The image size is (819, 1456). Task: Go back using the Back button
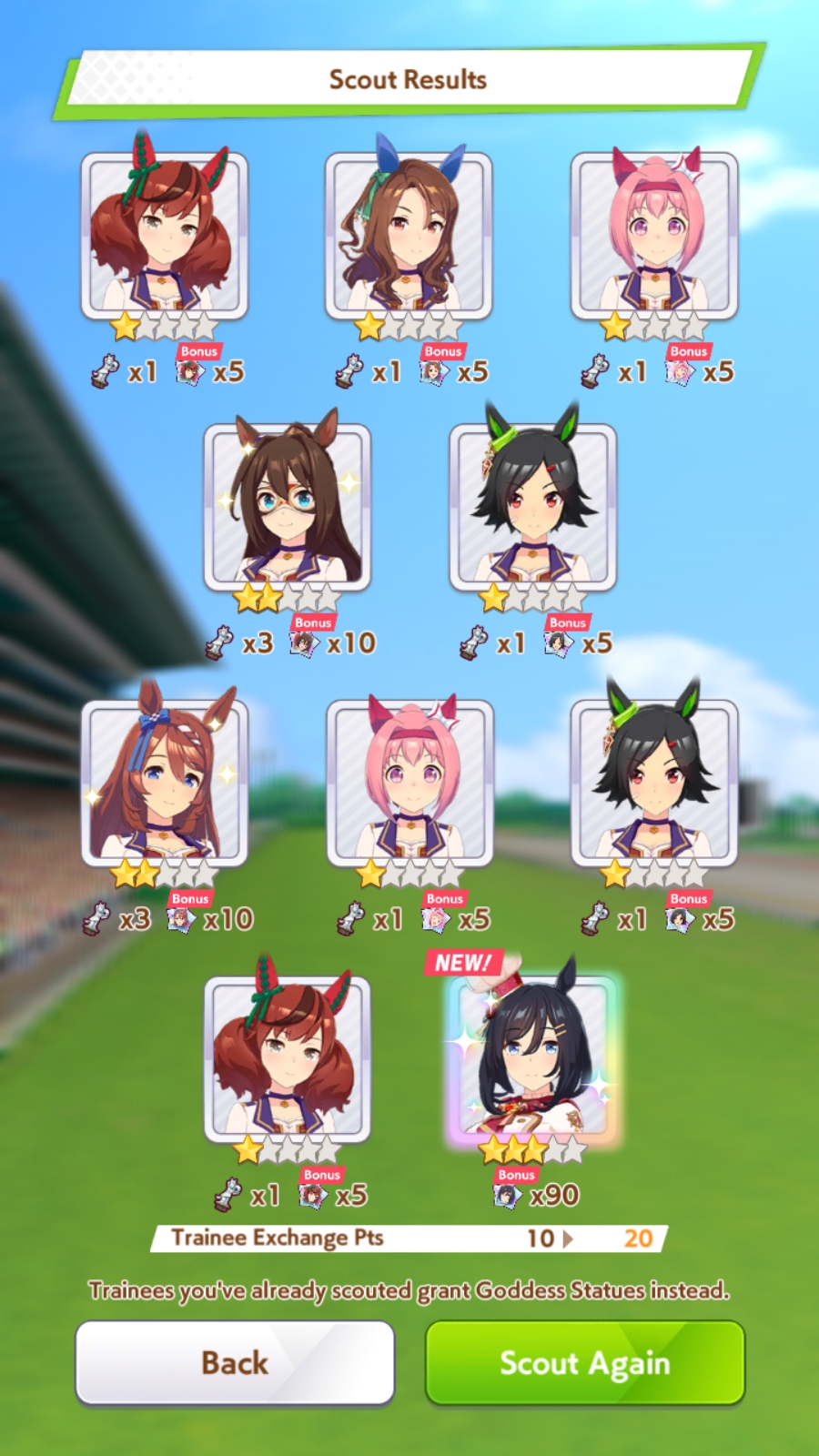(235, 1362)
